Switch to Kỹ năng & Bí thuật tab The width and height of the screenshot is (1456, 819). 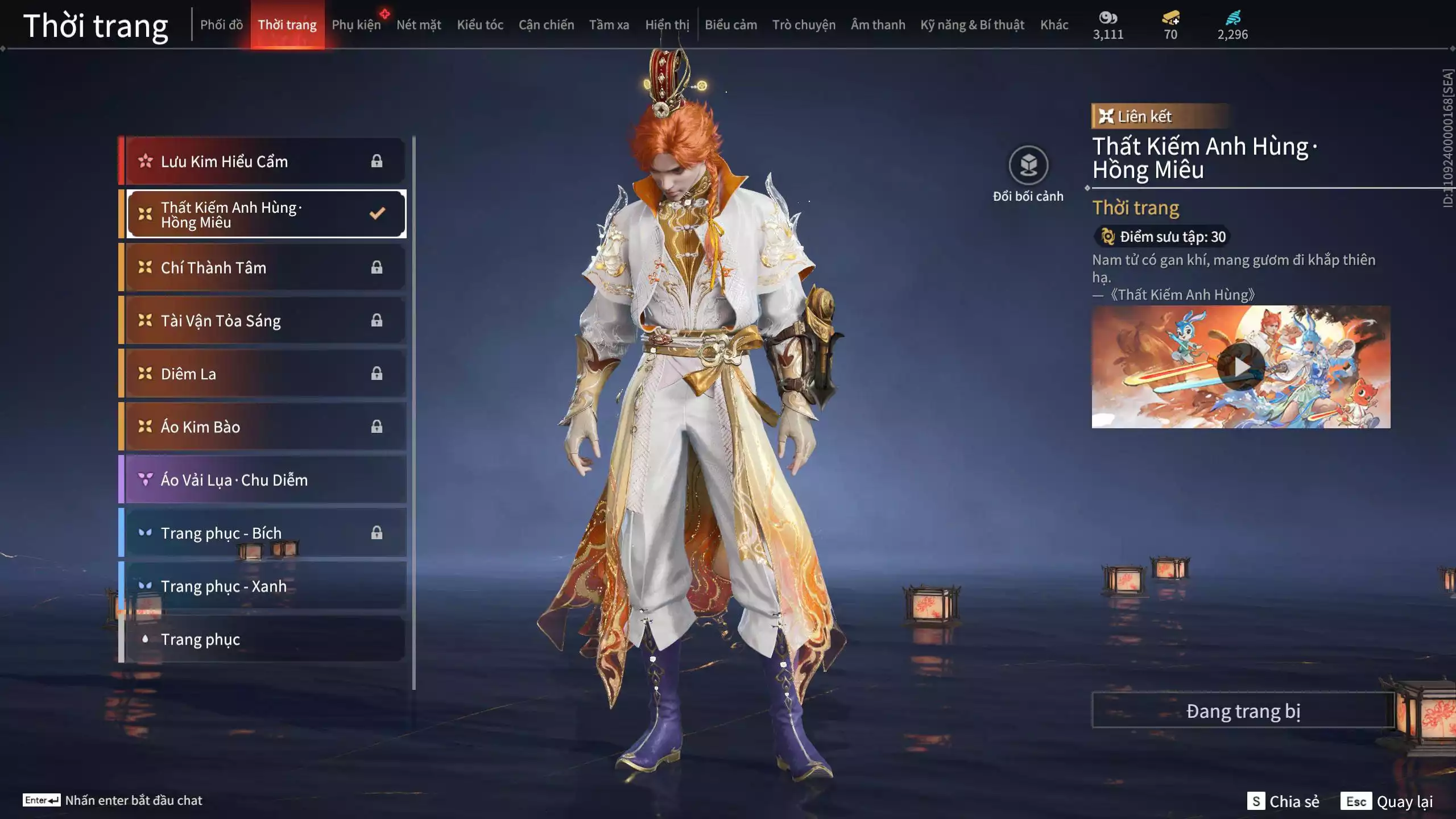click(x=972, y=25)
